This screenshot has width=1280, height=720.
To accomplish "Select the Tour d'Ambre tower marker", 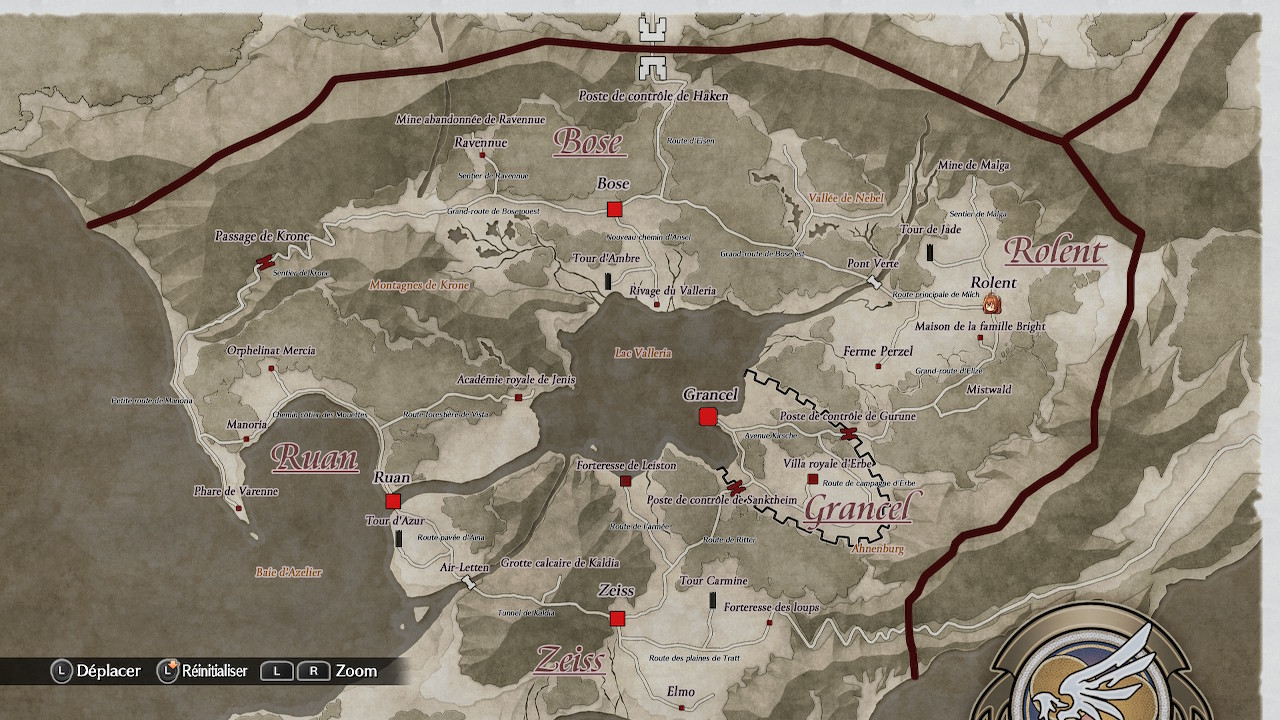I will (x=607, y=282).
